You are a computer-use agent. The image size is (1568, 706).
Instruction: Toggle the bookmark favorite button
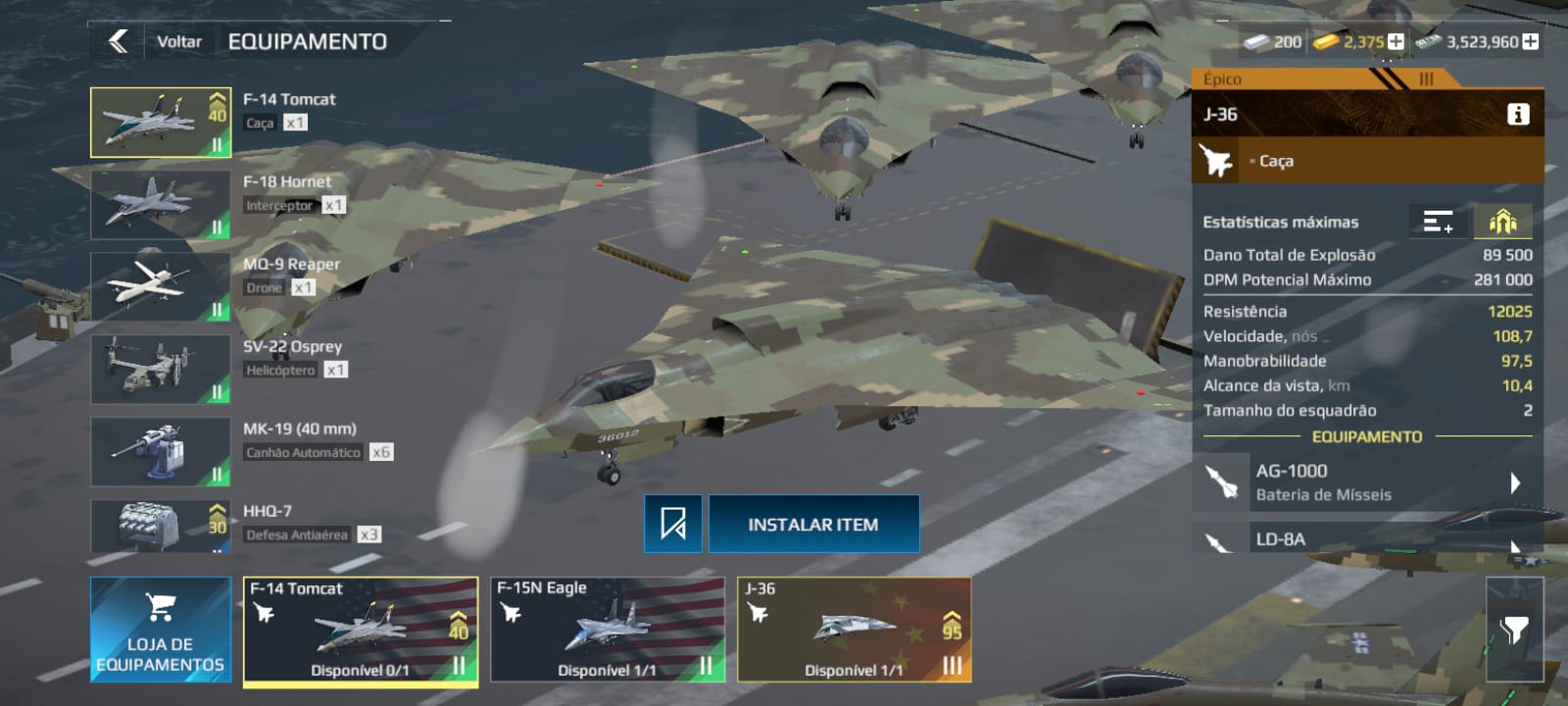coord(673,525)
